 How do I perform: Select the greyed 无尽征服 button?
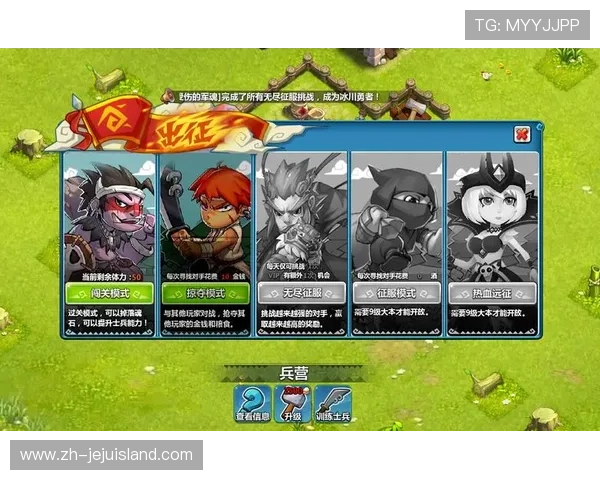(300, 293)
